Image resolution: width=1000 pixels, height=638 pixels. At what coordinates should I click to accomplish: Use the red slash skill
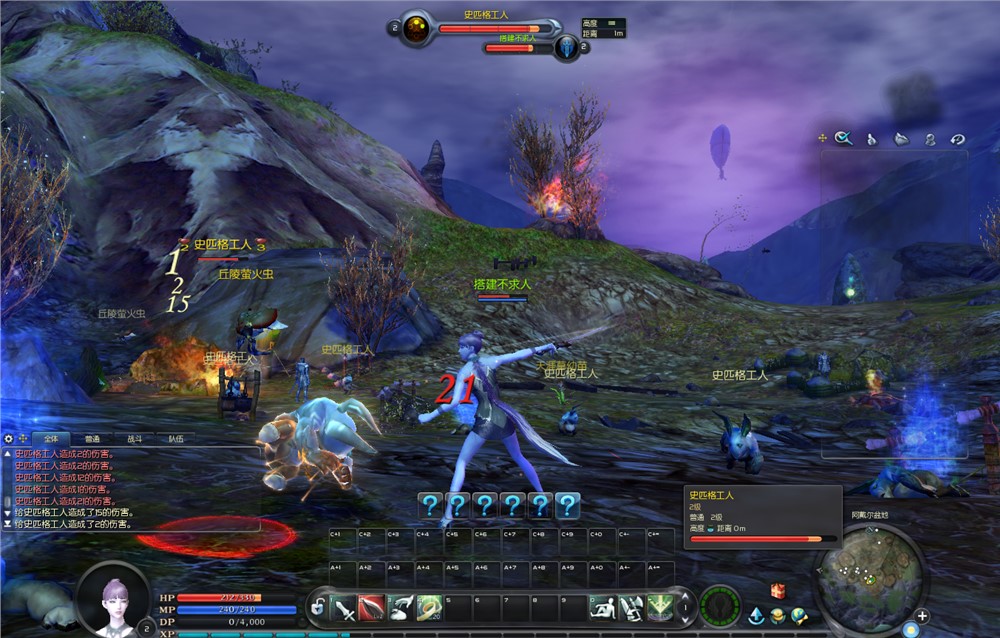click(x=372, y=606)
